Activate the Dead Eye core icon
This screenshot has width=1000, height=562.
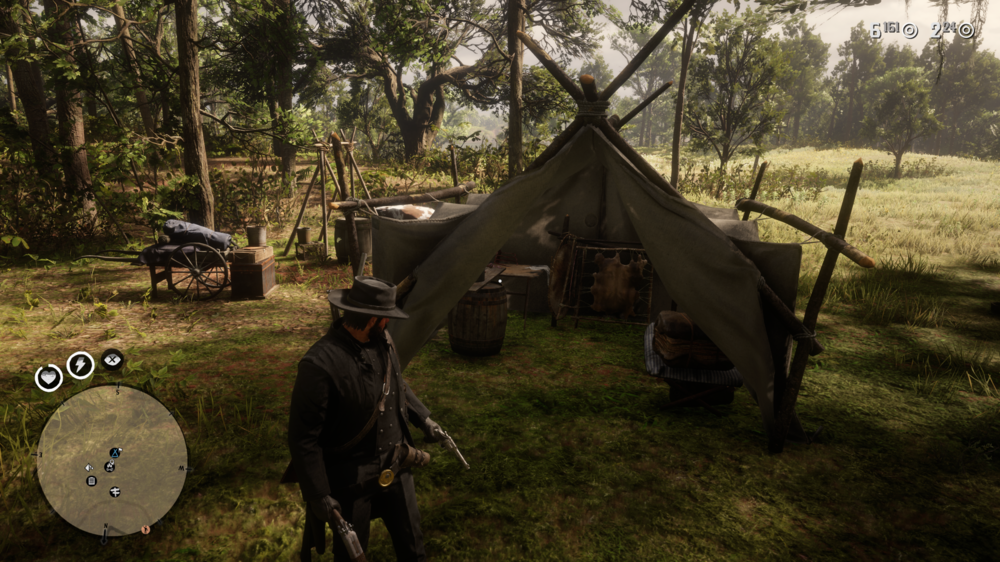(x=112, y=358)
